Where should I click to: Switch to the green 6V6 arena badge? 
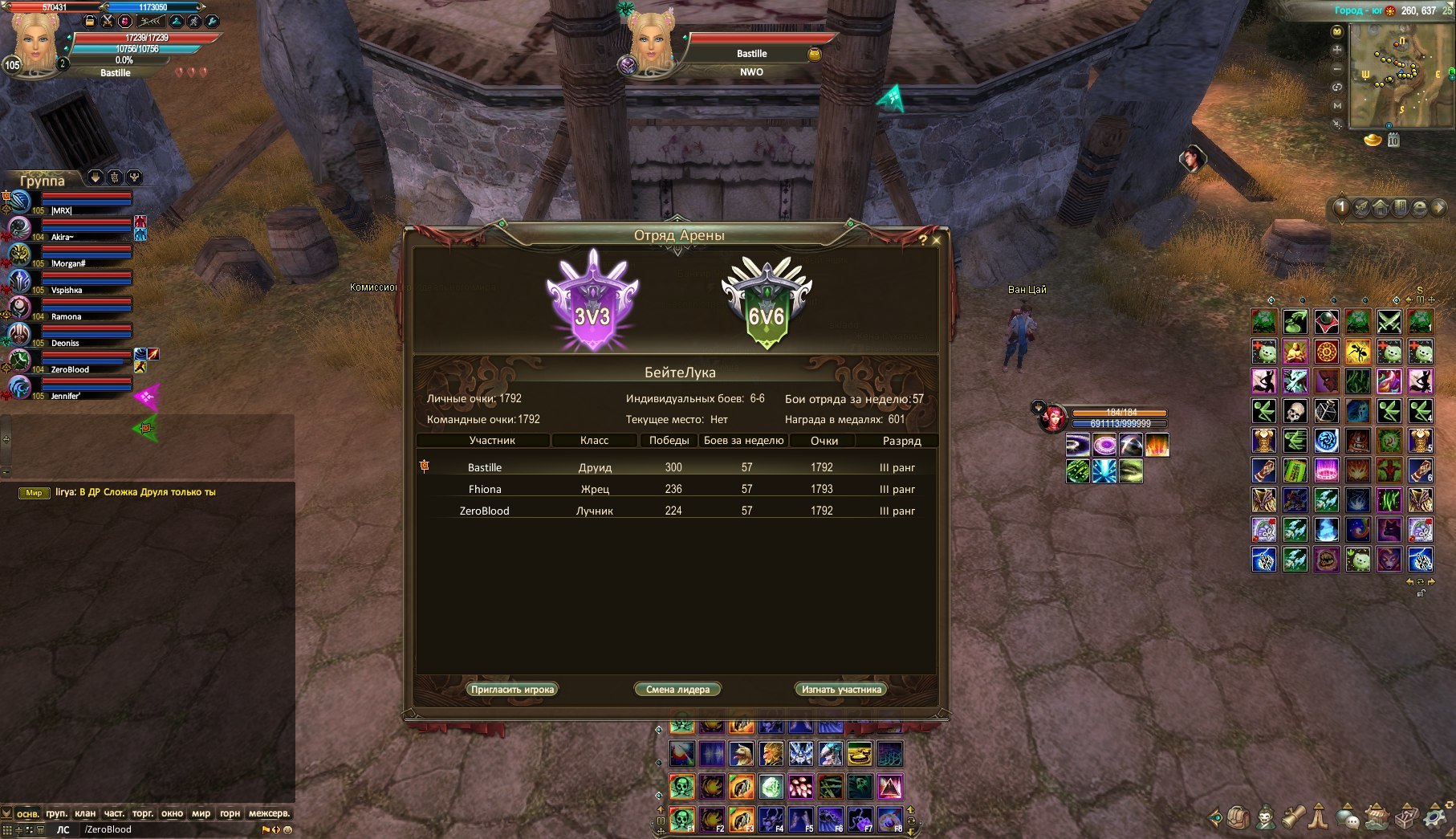766,303
